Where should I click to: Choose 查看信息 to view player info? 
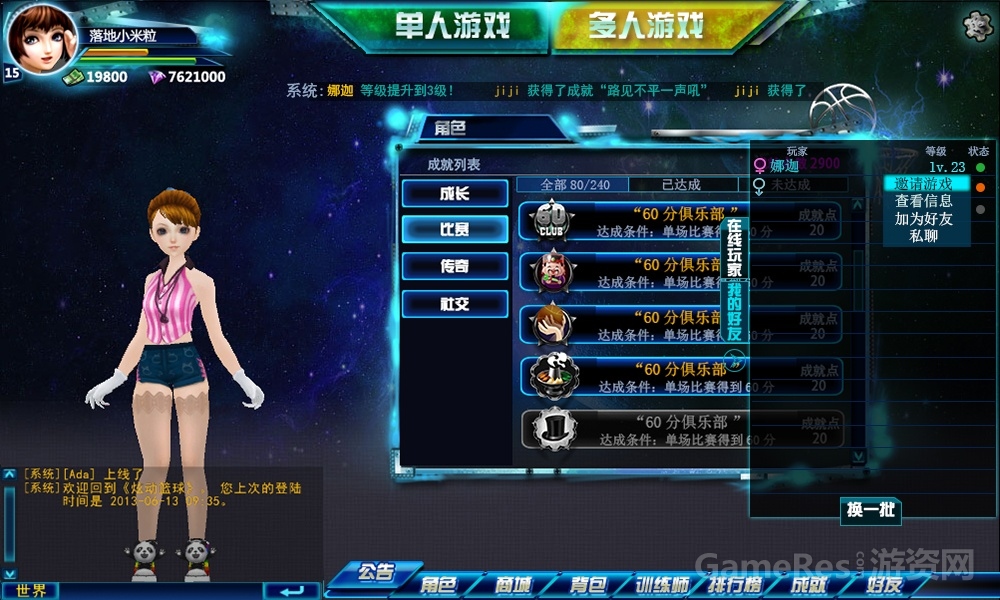pyautogui.click(x=924, y=201)
